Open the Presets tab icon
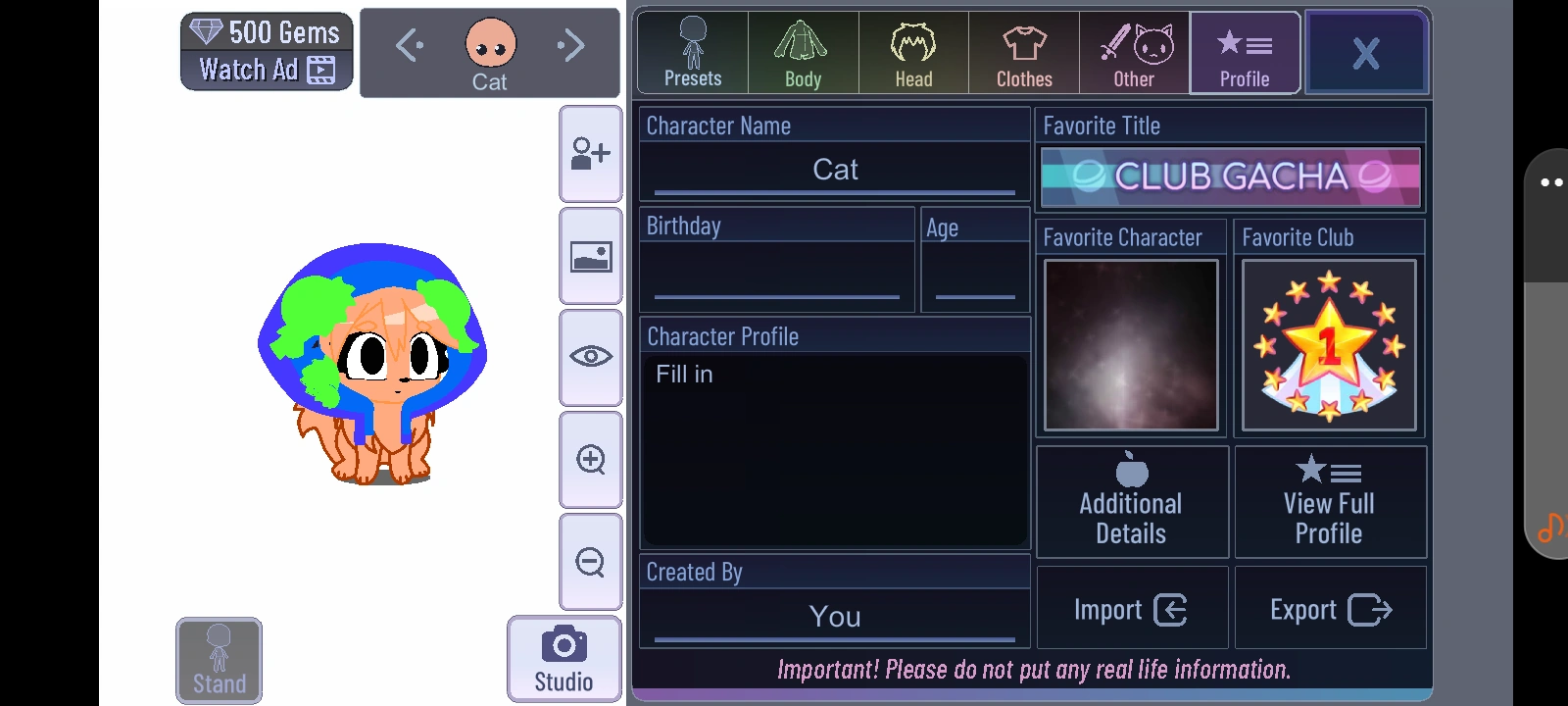 [x=691, y=51]
